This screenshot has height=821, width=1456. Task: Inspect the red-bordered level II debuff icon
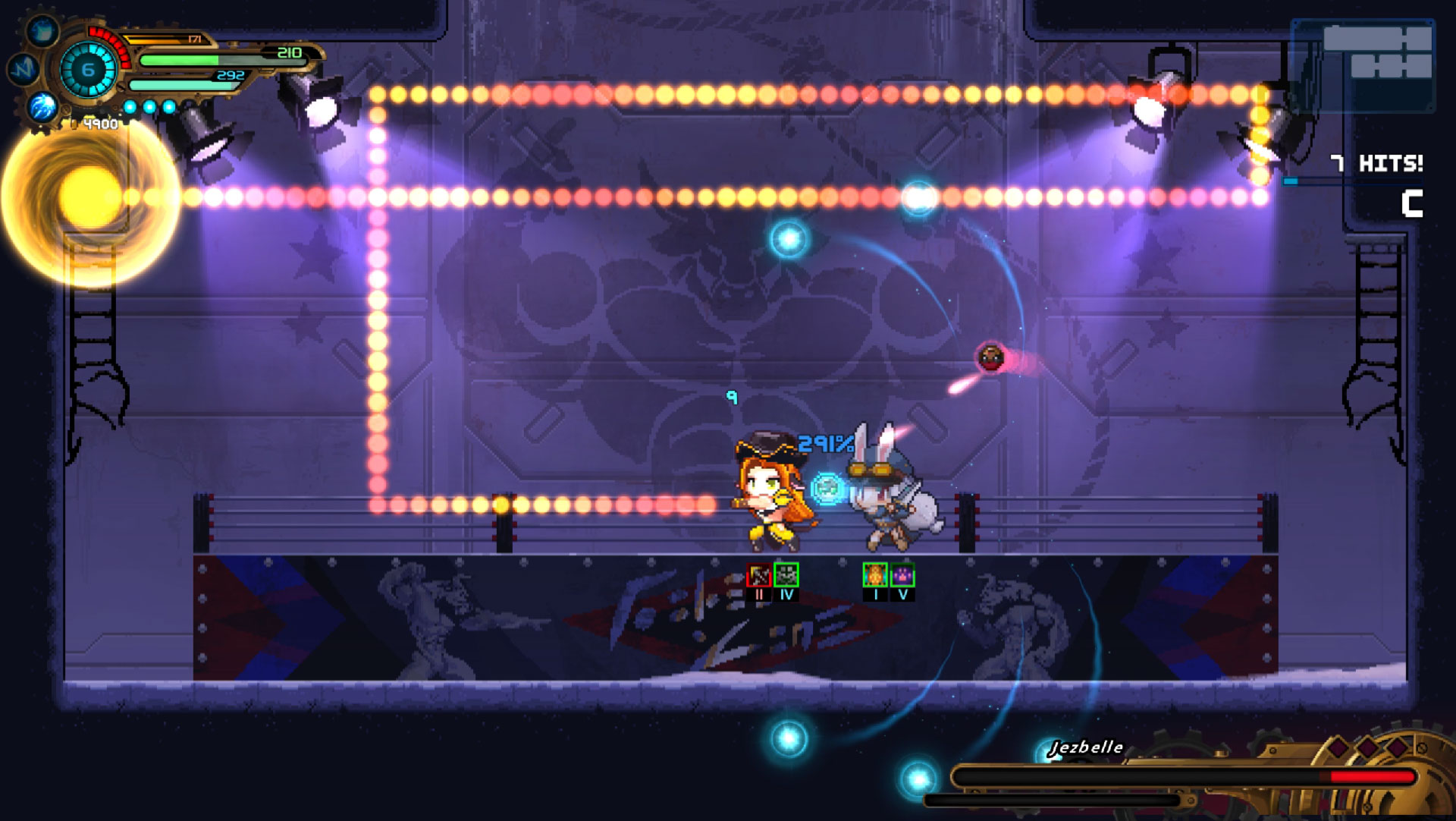click(759, 575)
